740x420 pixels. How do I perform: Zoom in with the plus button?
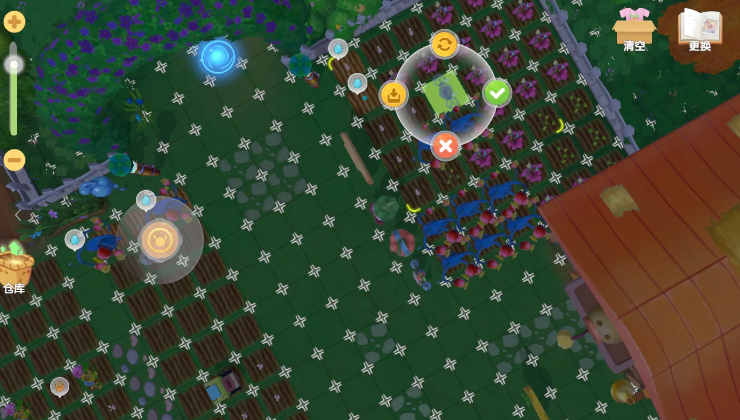(x=14, y=21)
